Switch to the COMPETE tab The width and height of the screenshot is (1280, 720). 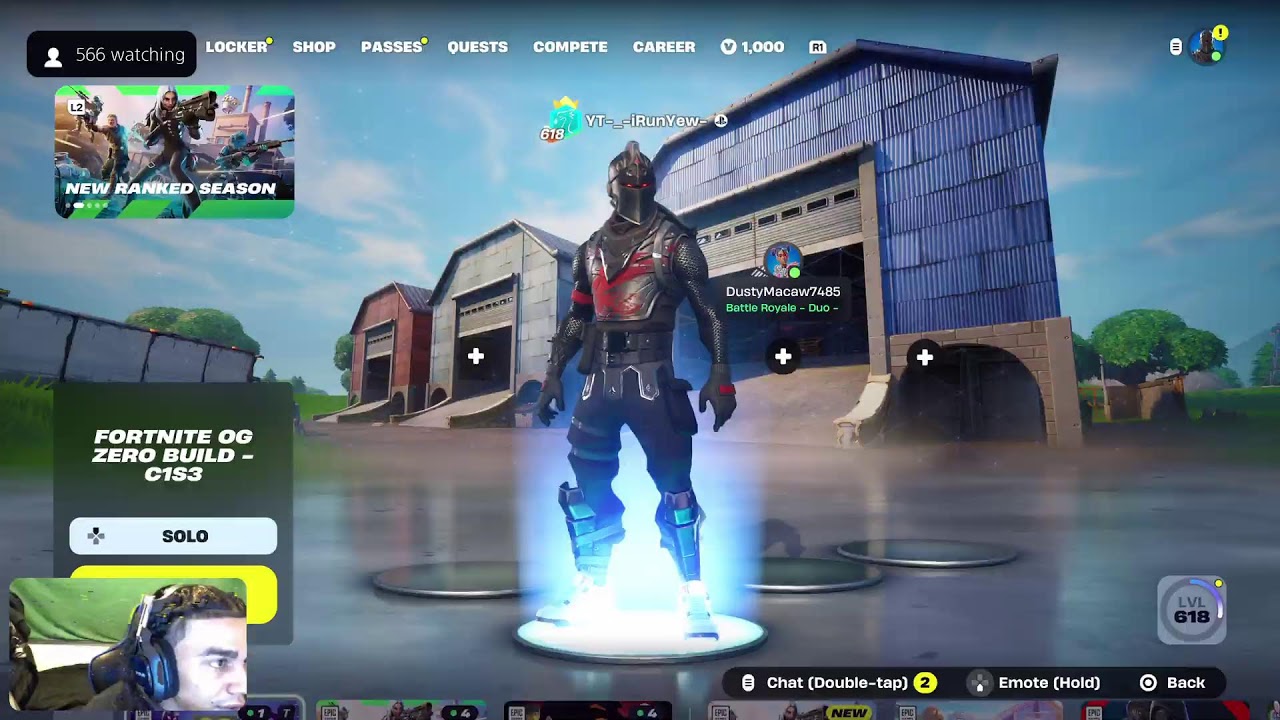point(570,47)
